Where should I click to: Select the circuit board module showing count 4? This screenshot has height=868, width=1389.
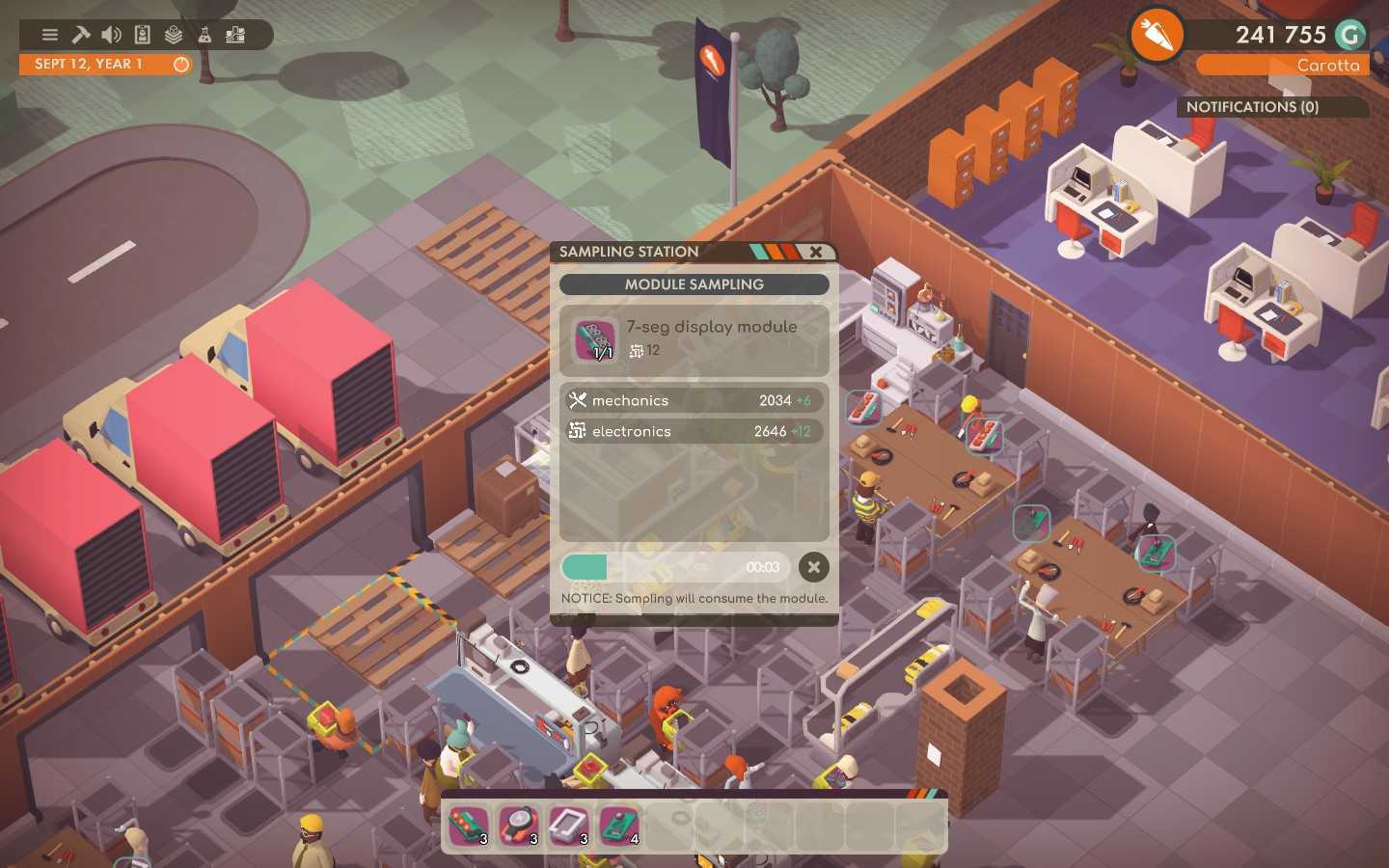618,827
